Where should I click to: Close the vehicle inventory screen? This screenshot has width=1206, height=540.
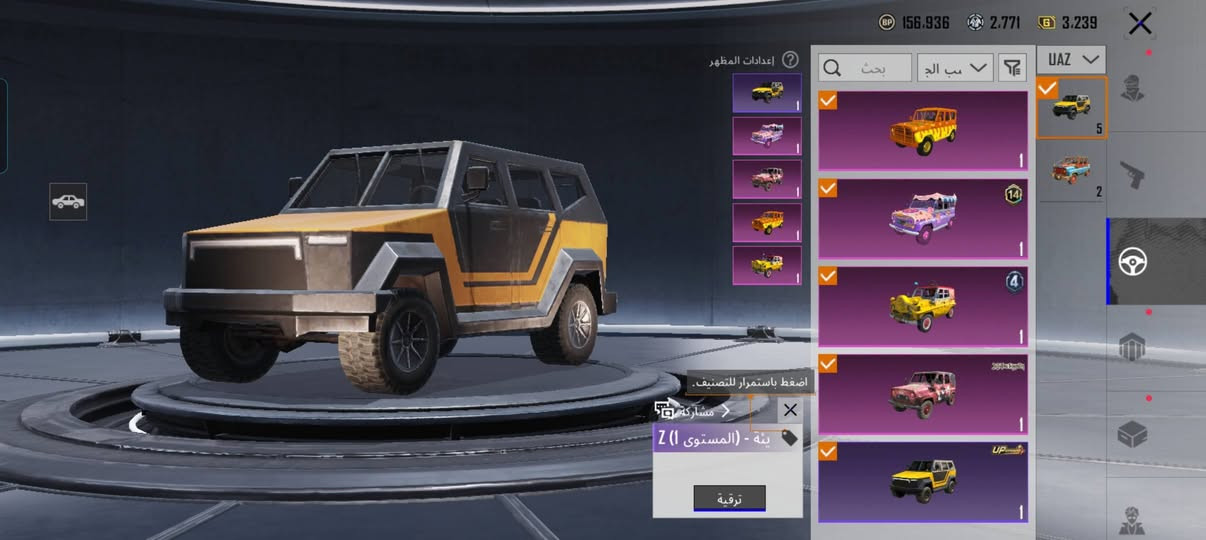pyautogui.click(x=1140, y=24)
